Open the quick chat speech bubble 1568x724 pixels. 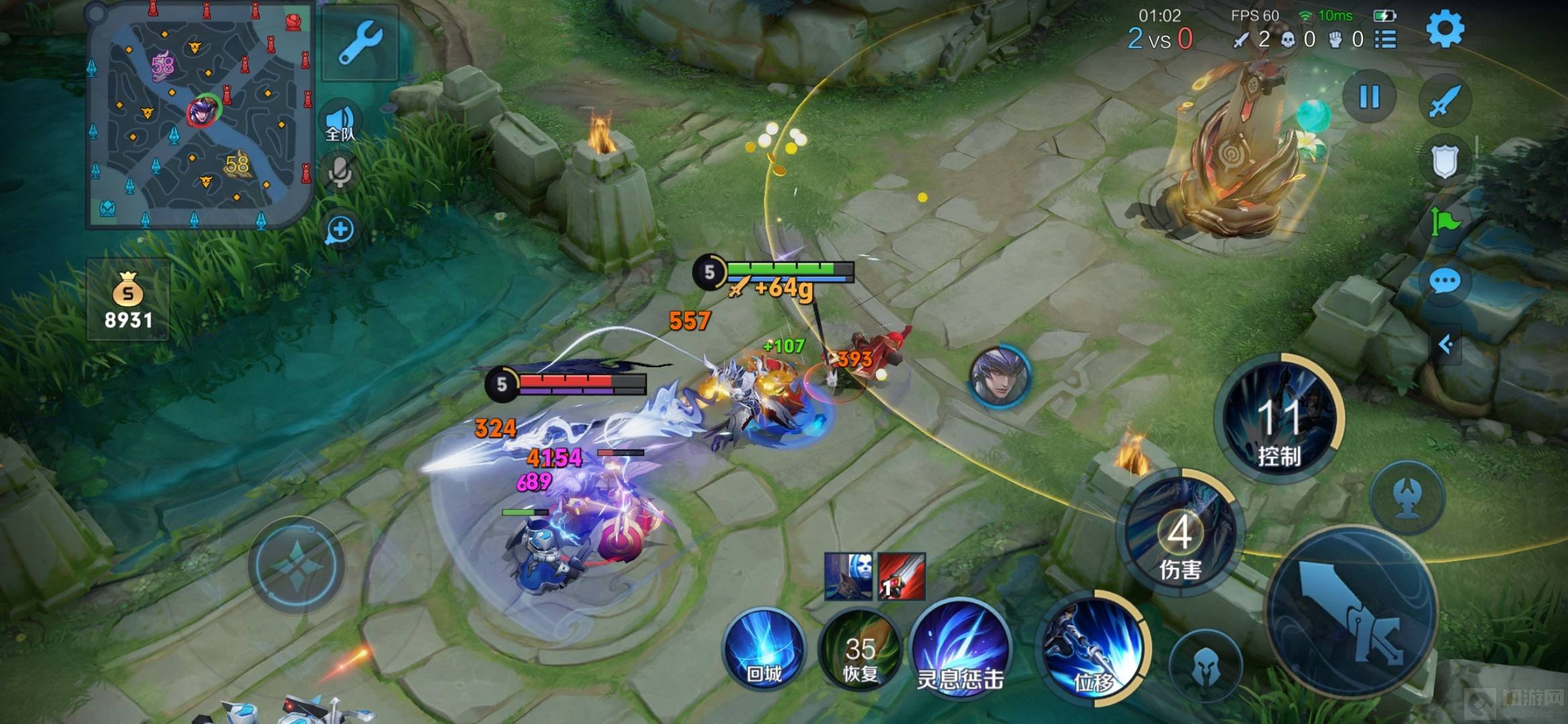point(1445,281)
